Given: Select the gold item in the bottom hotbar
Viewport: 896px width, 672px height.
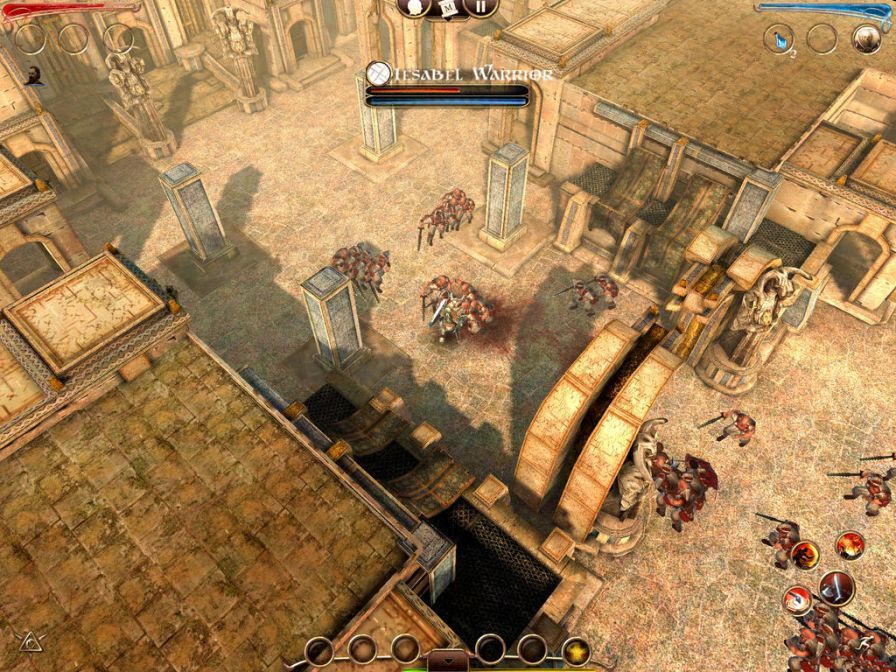Looking at the screenshot, I should (x=575, y=651).
